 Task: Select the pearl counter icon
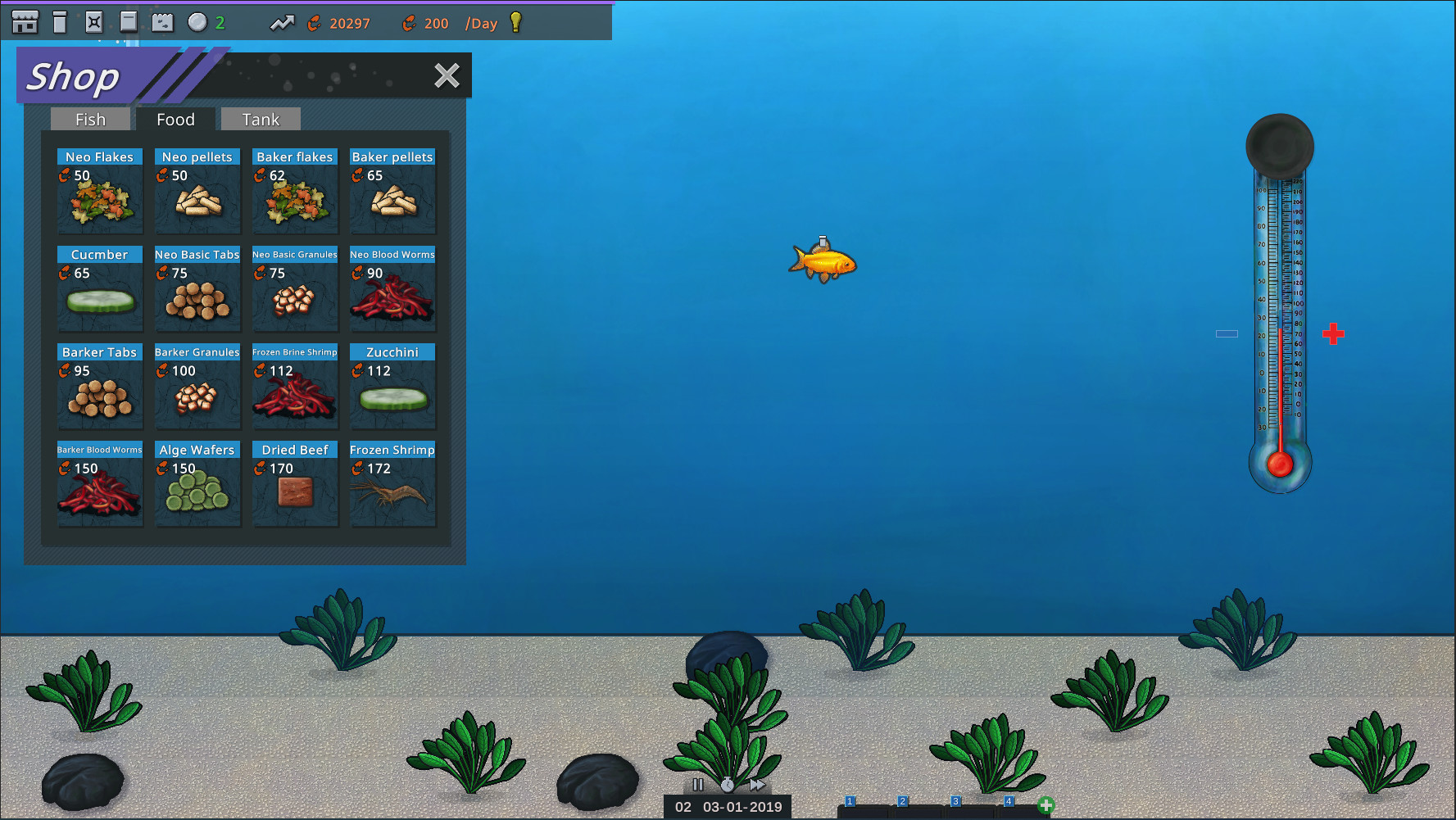197,21
